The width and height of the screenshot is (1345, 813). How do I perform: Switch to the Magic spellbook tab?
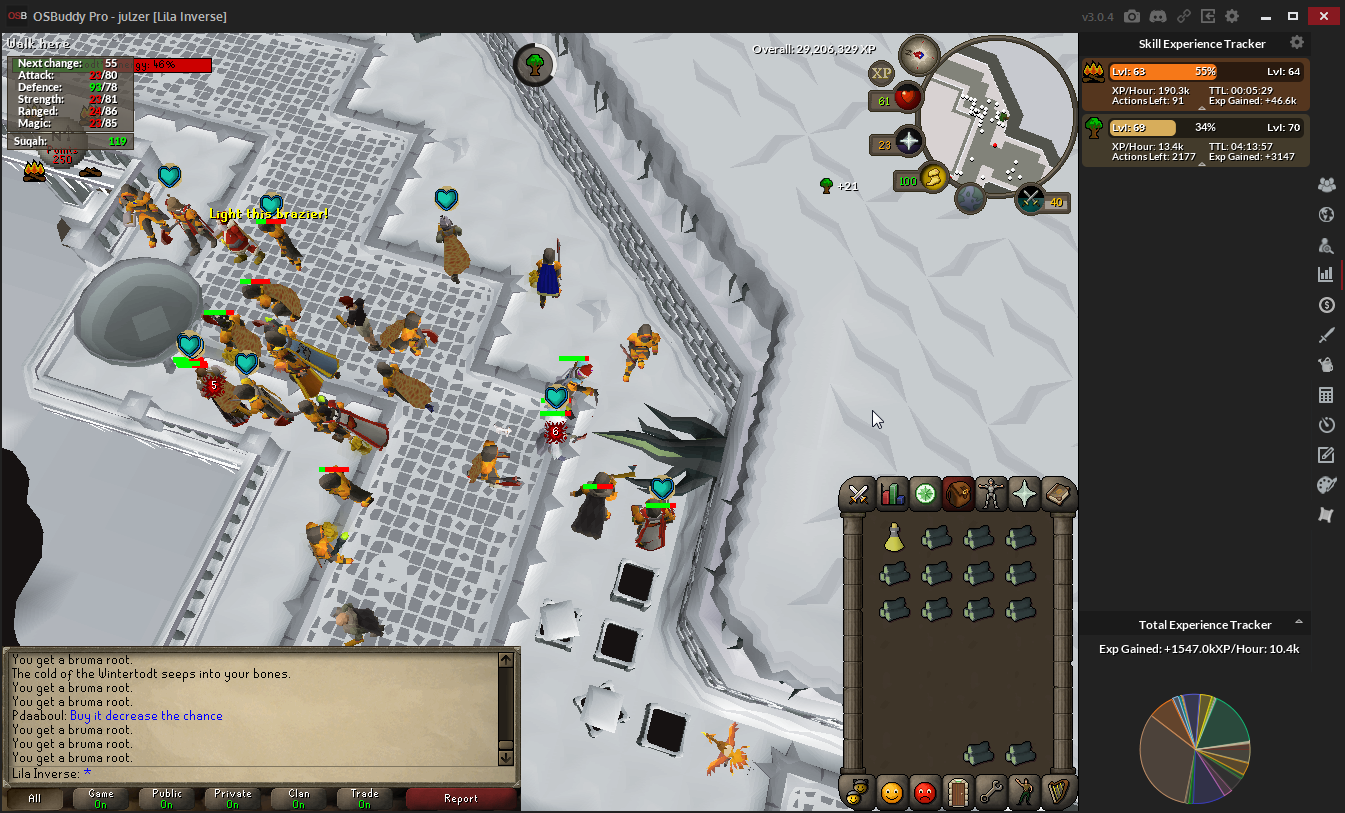(1058, 494)
